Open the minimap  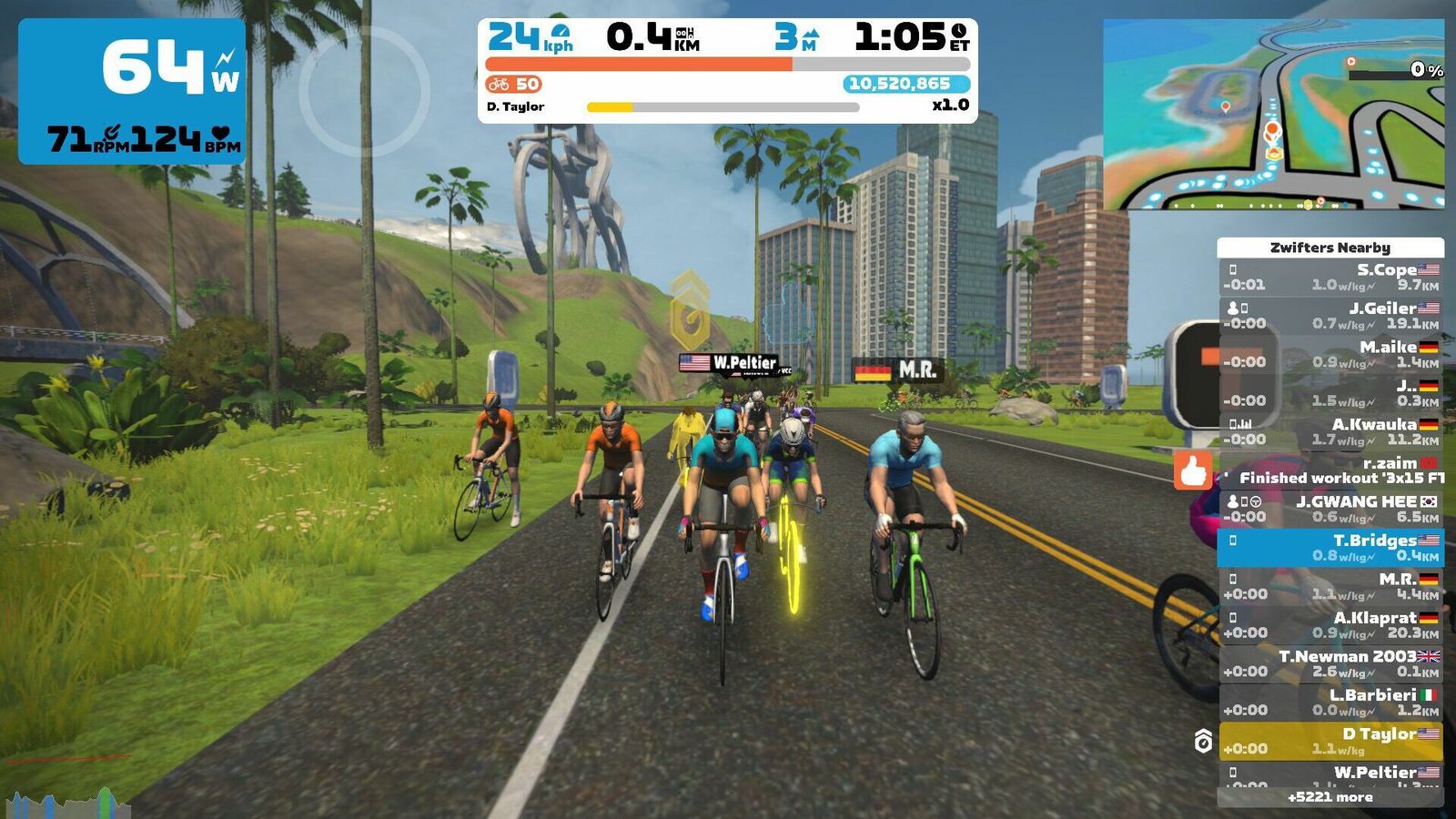point(1273,115)
